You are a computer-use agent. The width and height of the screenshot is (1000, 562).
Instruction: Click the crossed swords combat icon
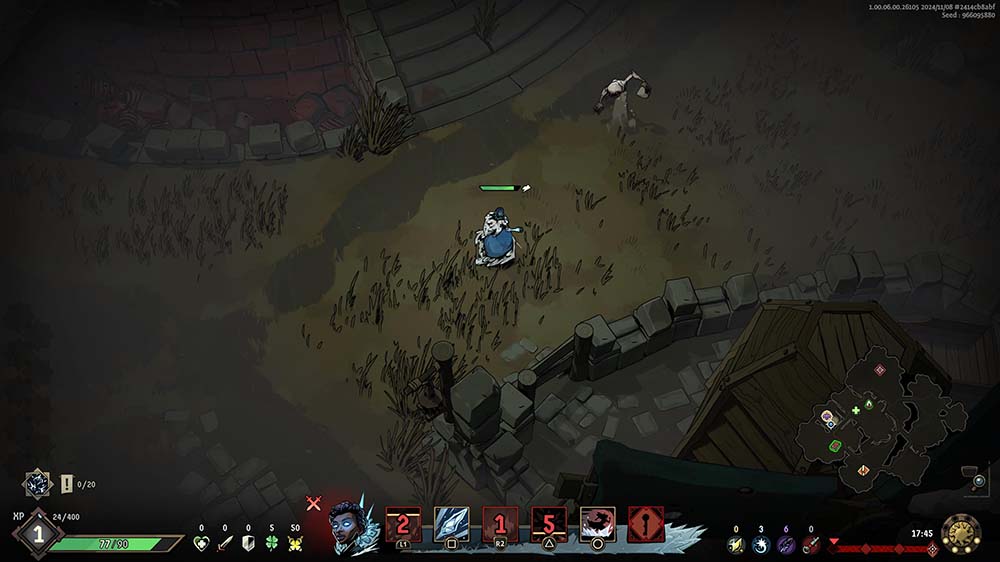[x=313, y=504]
